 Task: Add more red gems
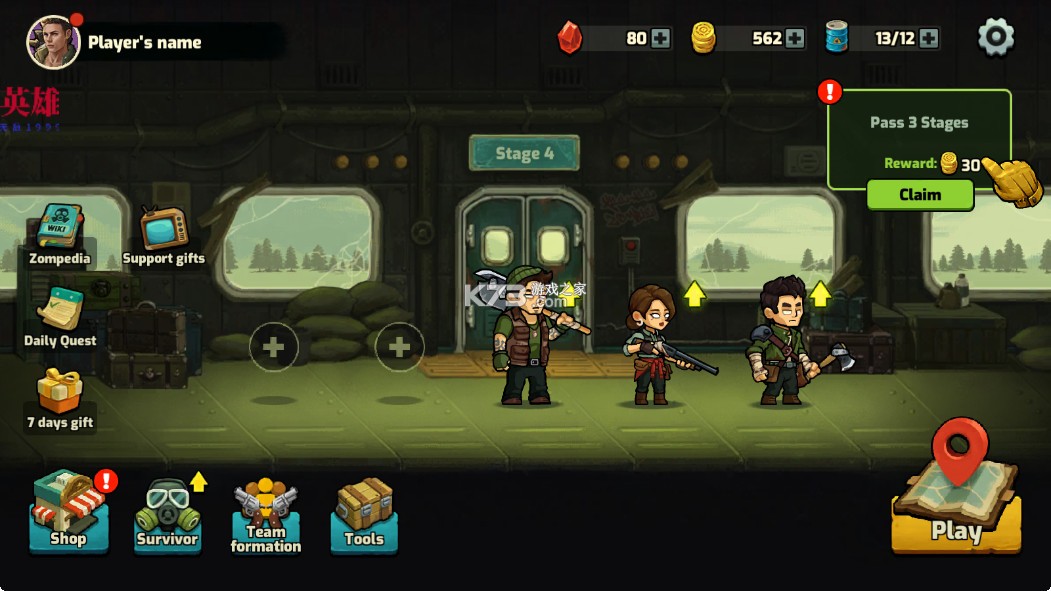pyautogui.click(x=661, y=39)
